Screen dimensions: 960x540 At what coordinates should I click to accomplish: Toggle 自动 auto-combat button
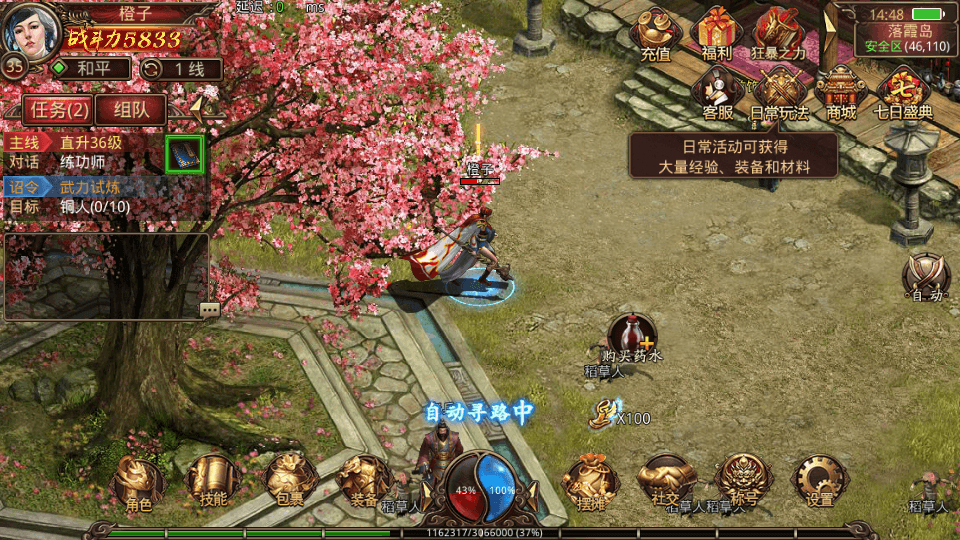pyautogui.click(x=926, y=274)
